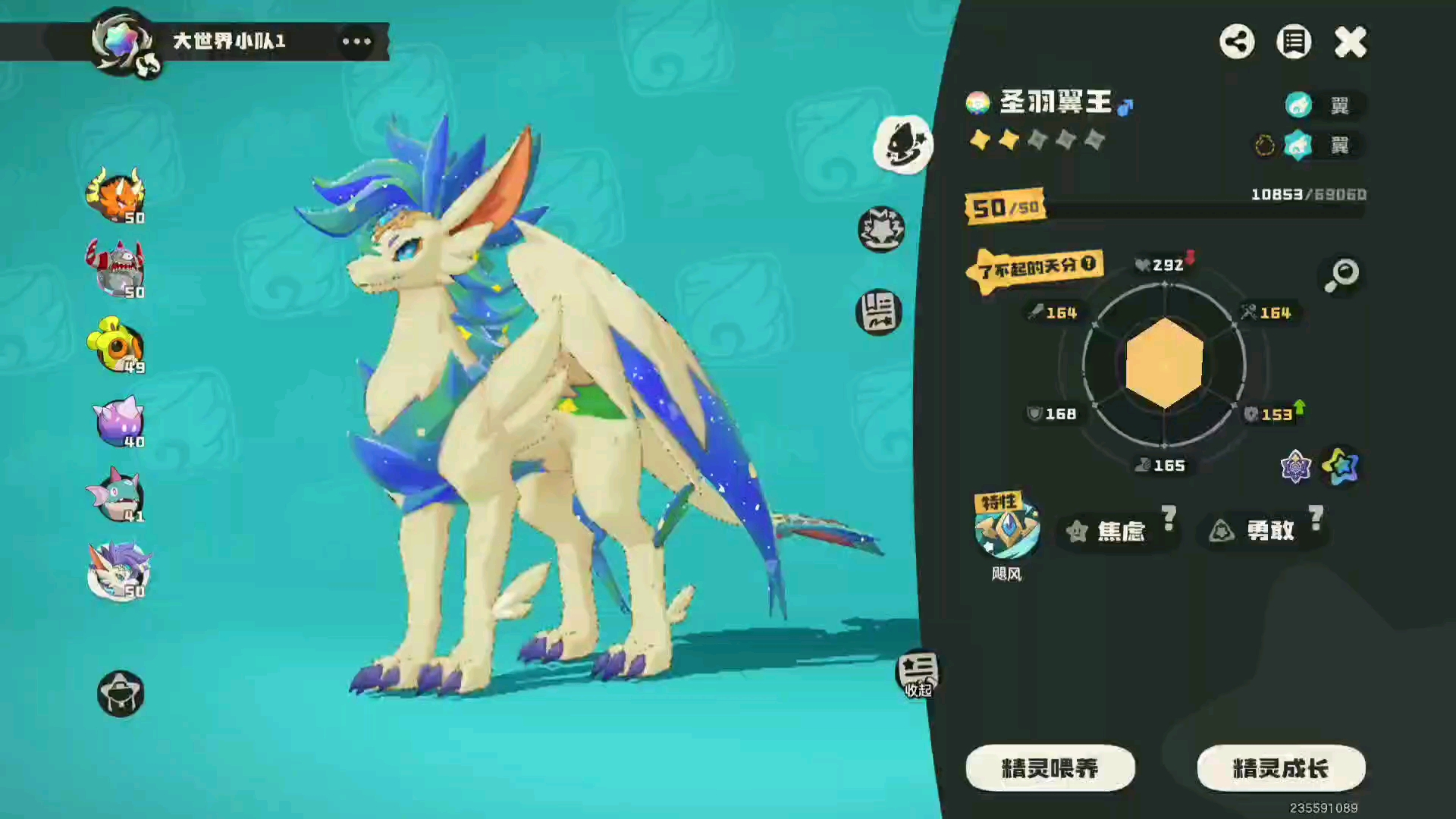Open the ellipsis menu next to 大世界小队1

click(x=356, y=42)
